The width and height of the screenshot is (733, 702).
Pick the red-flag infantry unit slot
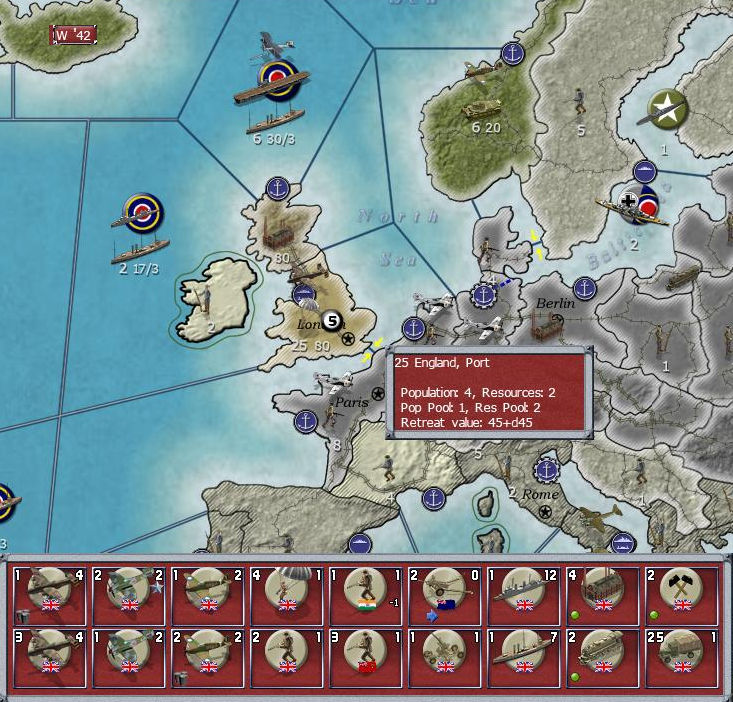coord(365,657)
